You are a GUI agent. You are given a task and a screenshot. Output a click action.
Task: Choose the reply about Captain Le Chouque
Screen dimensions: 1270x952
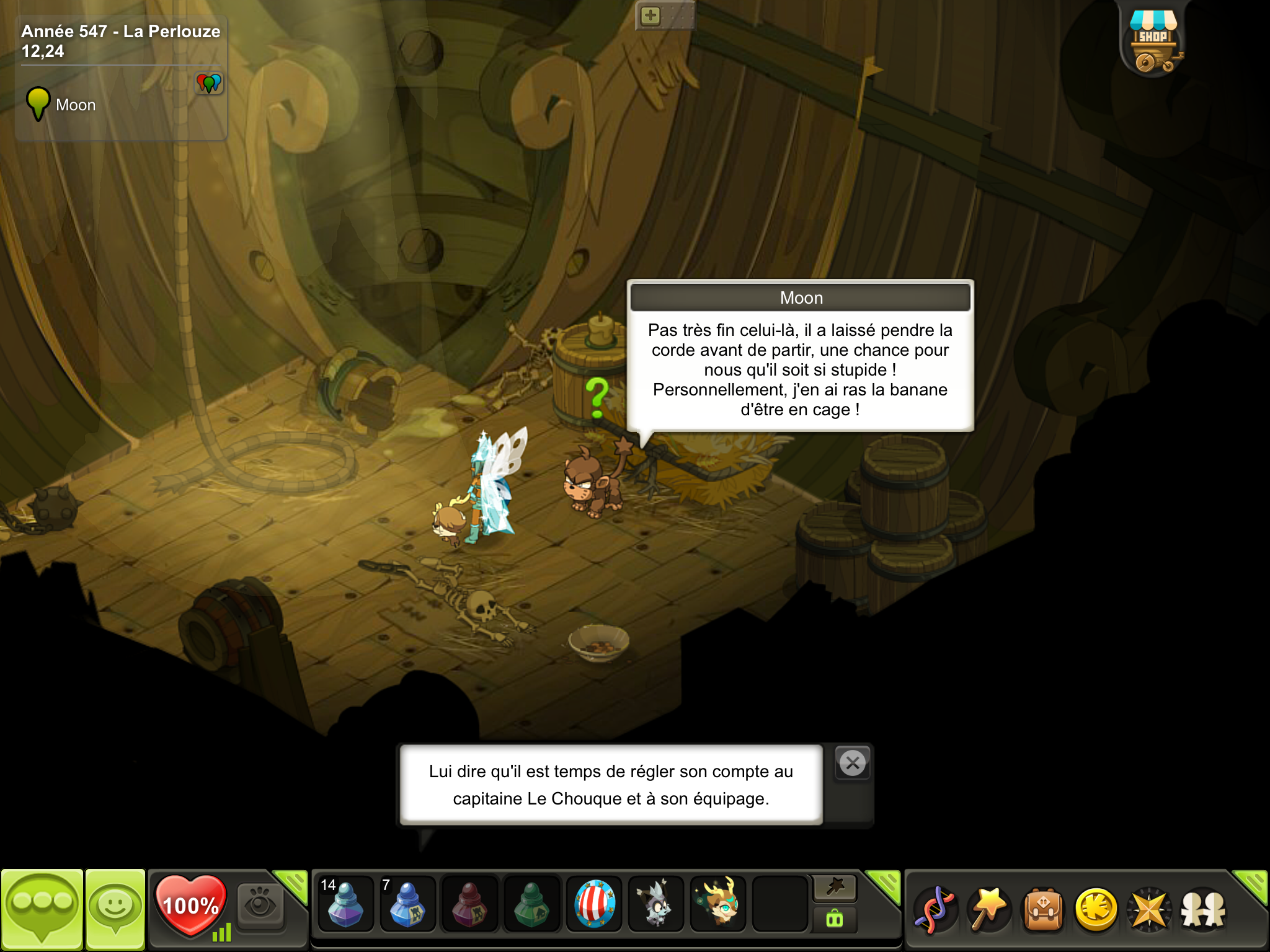pyautogui.click(x=611, y=785)
